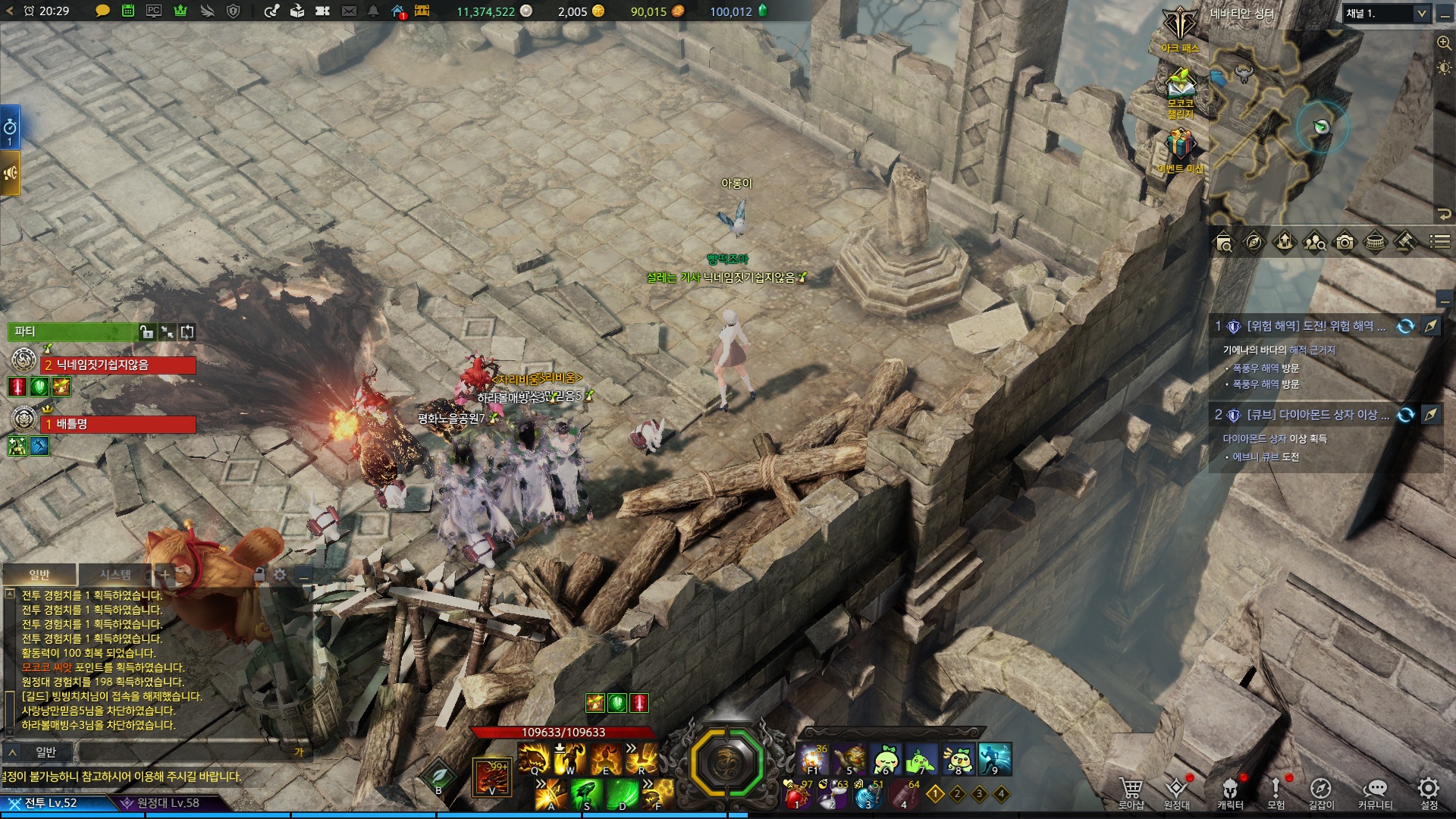Click the camera screenshot button below the minimap
The image size is (1456, 819).
coord(1345,242)
